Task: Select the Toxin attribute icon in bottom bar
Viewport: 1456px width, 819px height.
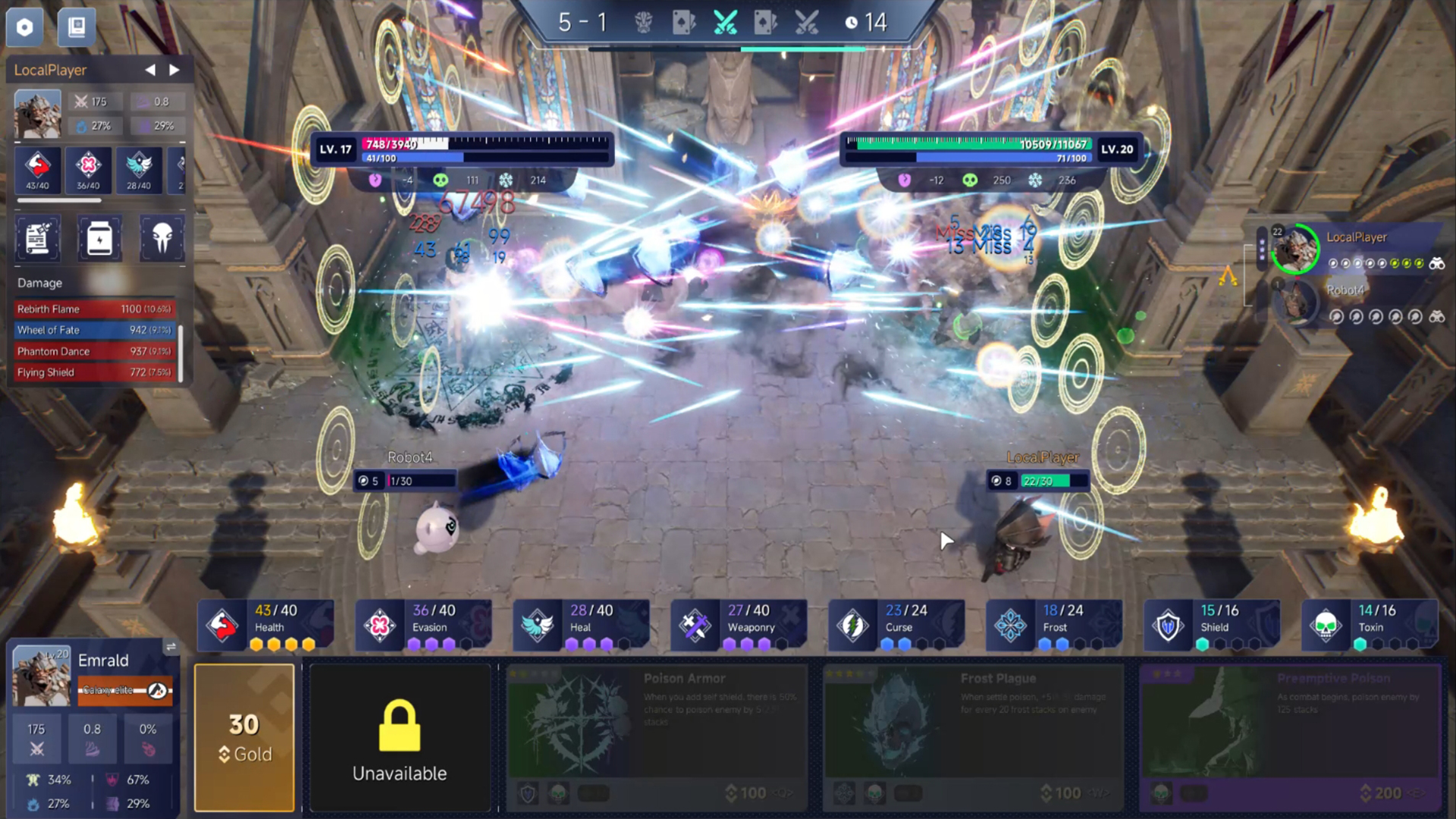Action: click(1326, 624)
